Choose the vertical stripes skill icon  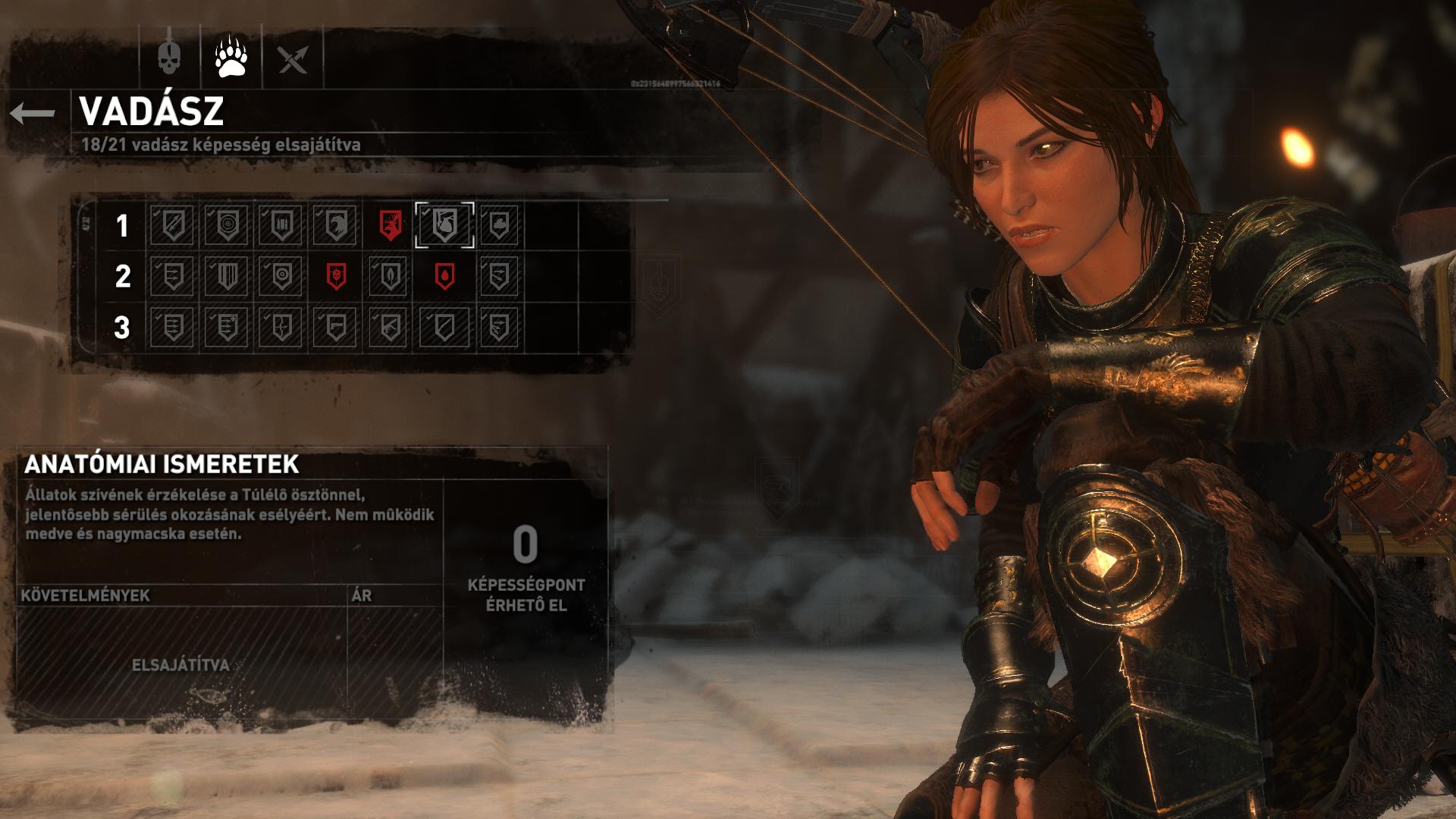coord(227,276)
